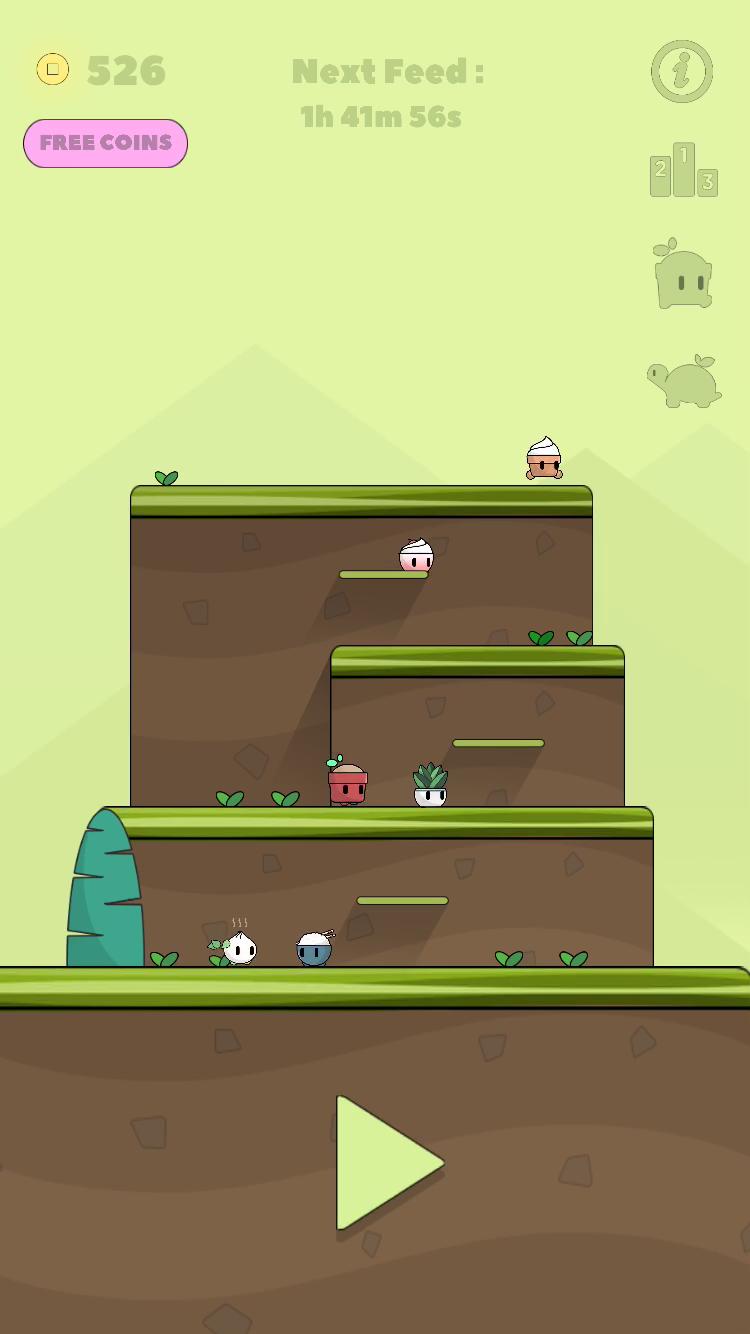Viewport: 750px width, 1334px height.
Task: Start the game with the play arrow
Action: [383, 1162]
